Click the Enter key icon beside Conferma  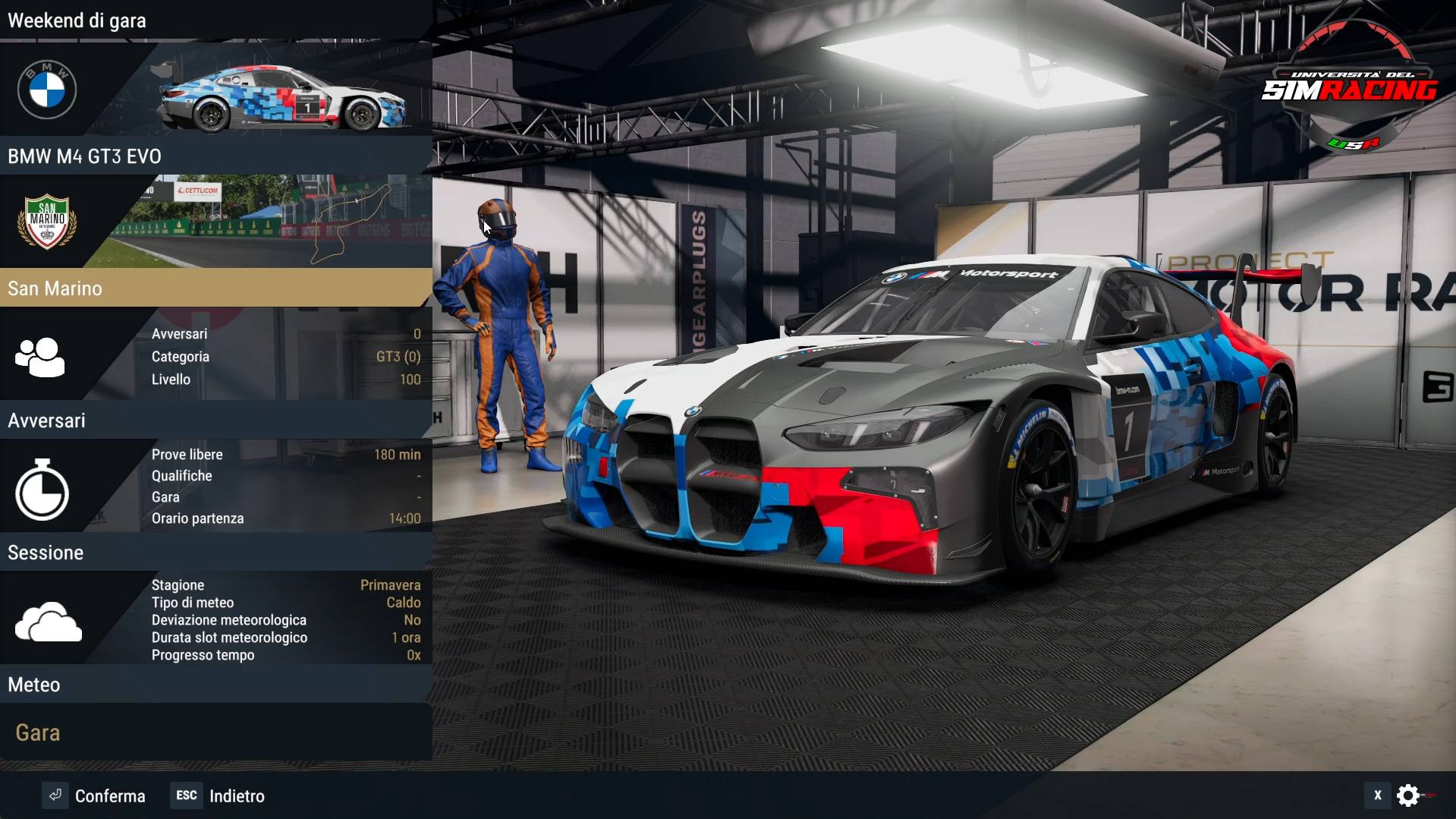tap(55, 795)
